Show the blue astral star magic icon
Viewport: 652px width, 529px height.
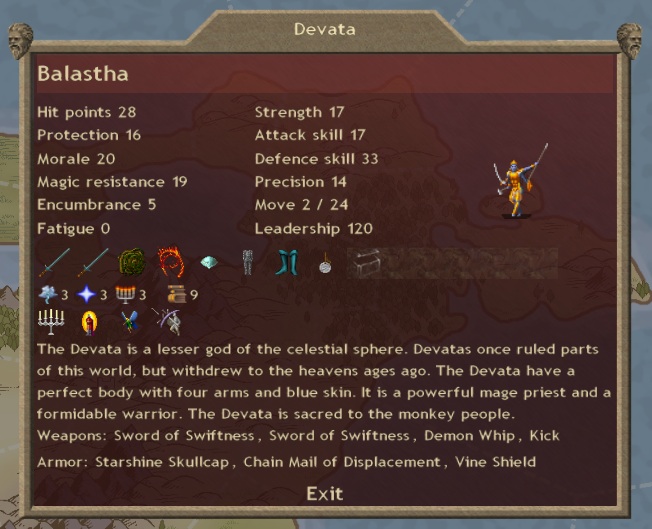(x=86, y=294)
